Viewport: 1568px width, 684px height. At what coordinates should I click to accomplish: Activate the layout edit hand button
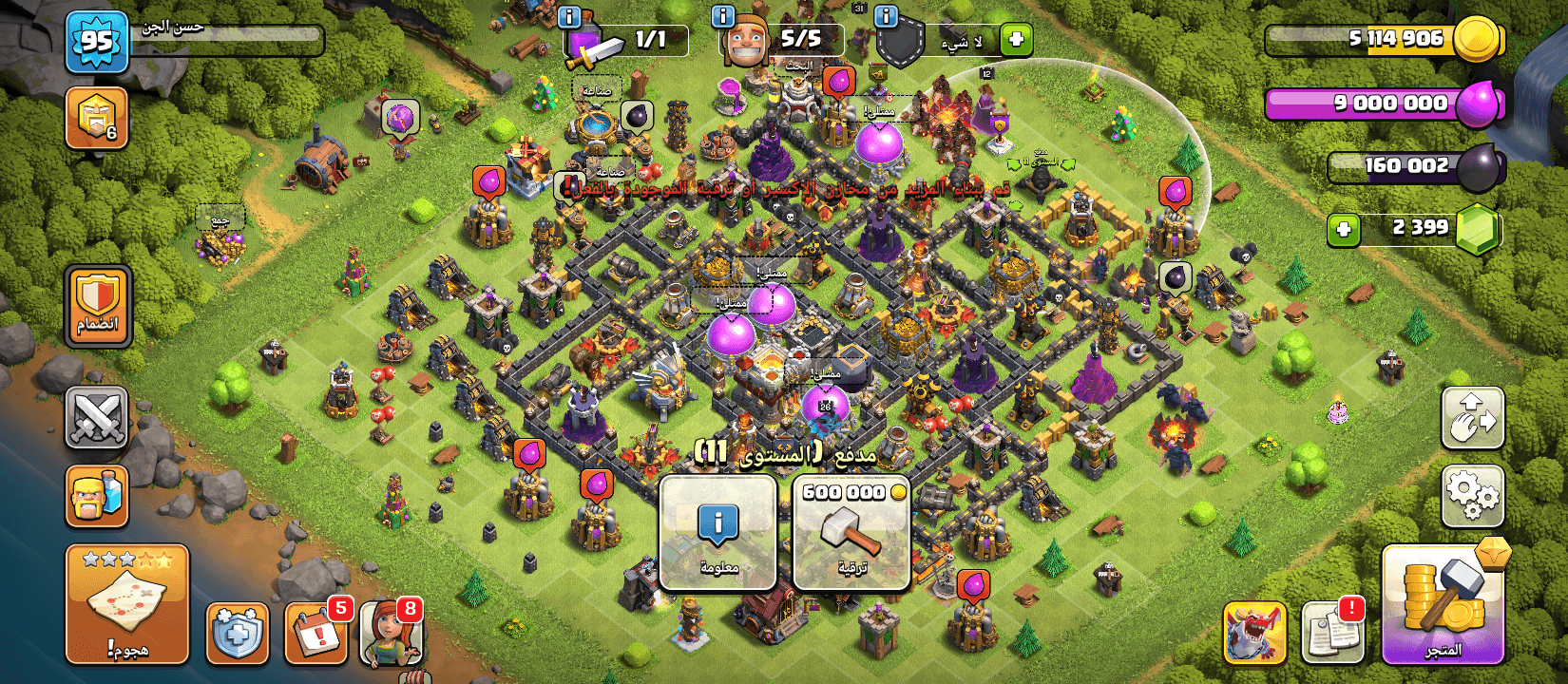point(1472,418)
